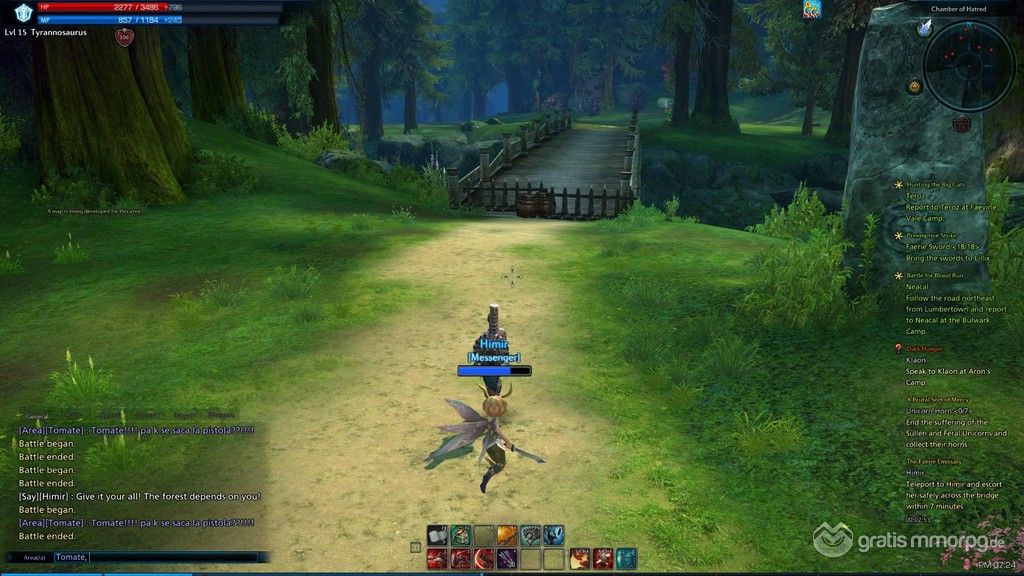Image resolution: width=1024 pixels, height=576 pixels.
Task: Click the class emblem beside the HP bar
Action: click(22, 12)
